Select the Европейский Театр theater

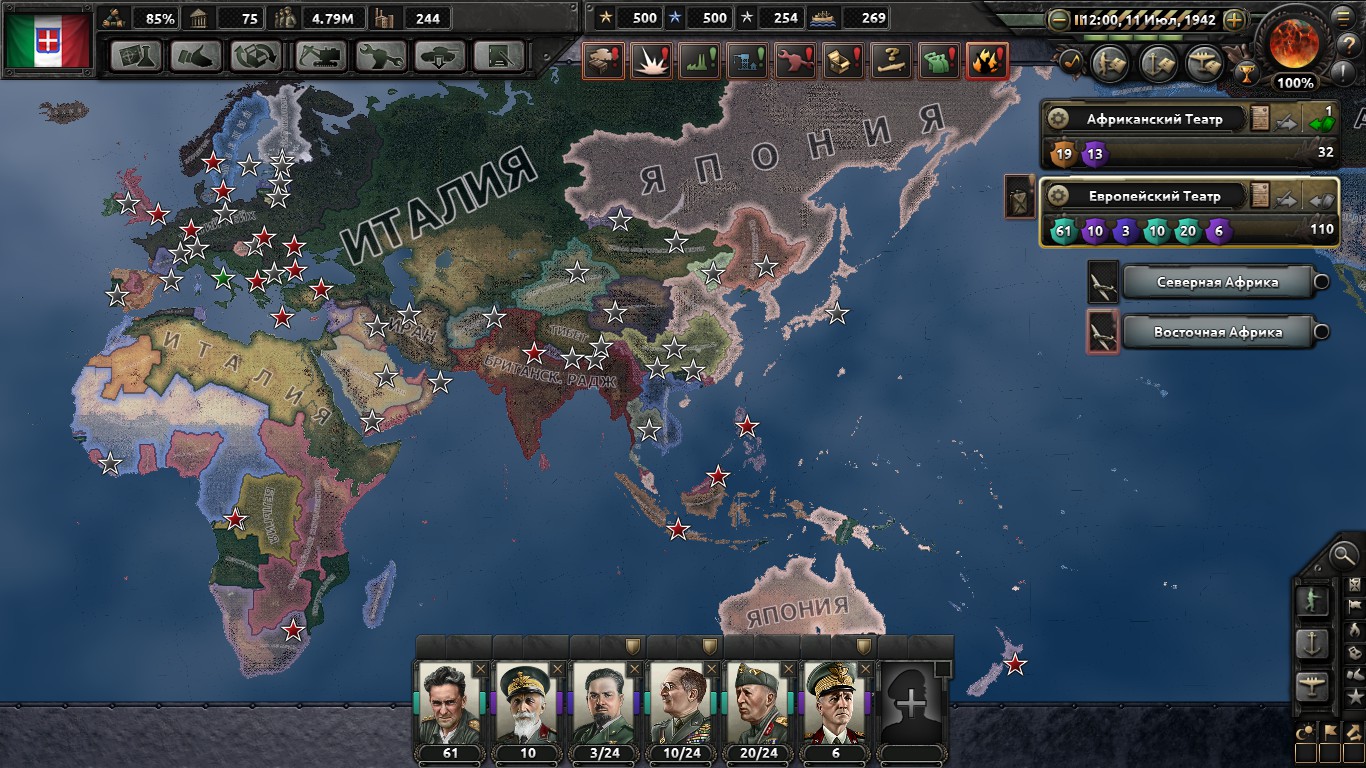1153,196
